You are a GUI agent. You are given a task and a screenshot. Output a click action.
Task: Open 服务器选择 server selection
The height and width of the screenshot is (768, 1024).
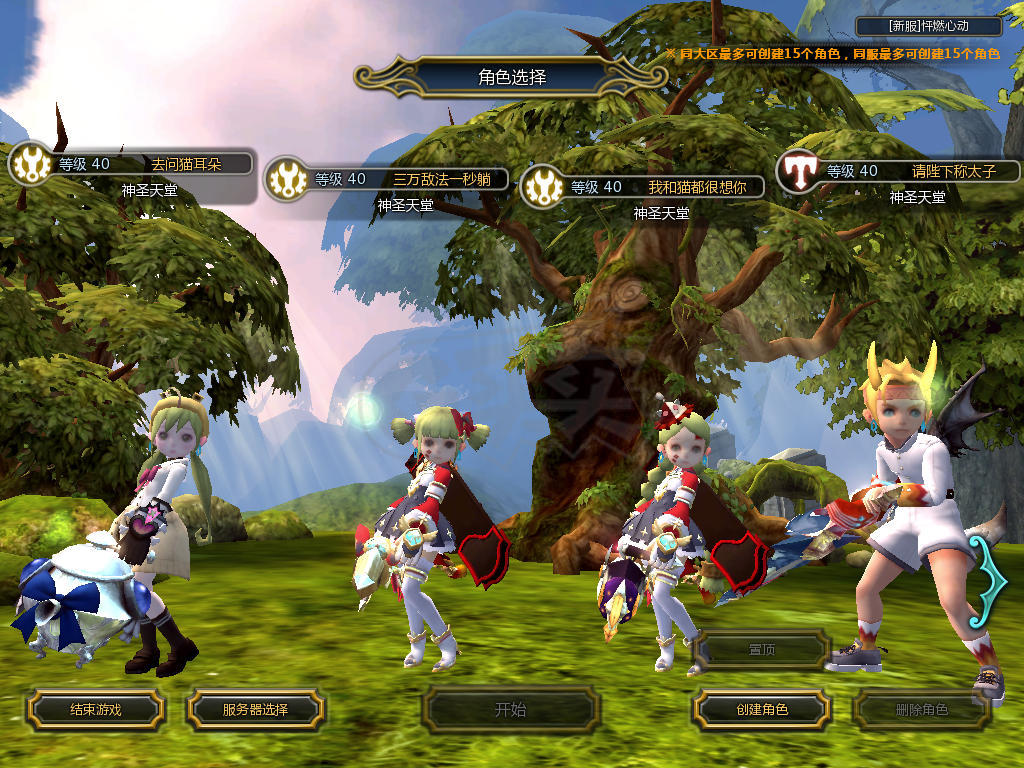[255, 710]
